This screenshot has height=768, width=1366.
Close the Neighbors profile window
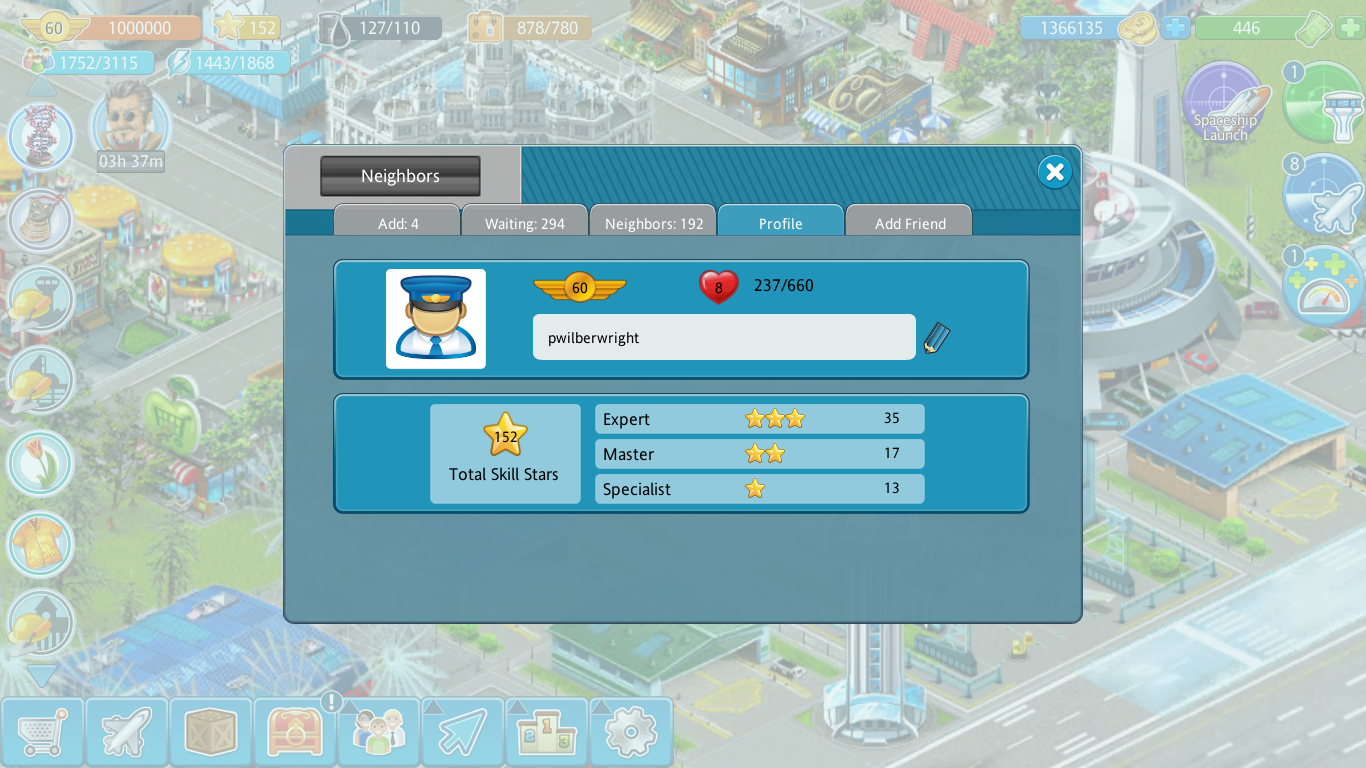(1054, 172)
